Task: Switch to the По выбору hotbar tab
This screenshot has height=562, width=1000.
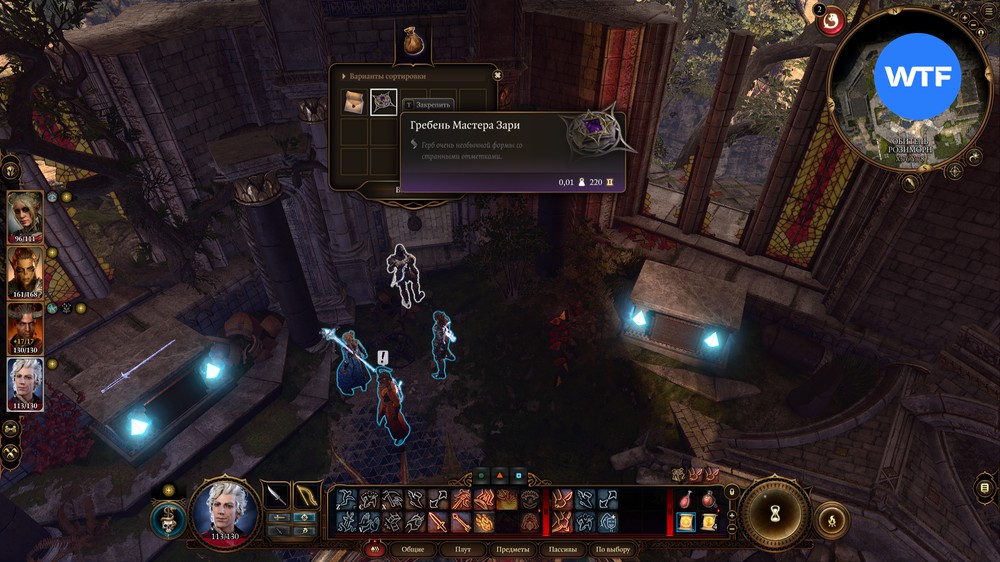Action: 613,549
